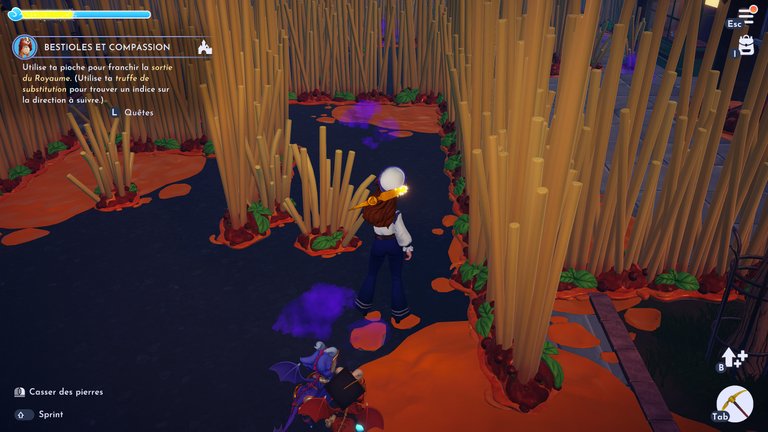This screenshot has height=432, width=768.
Task: Open the main menu list icon
Action: click(x=746, y=14)
